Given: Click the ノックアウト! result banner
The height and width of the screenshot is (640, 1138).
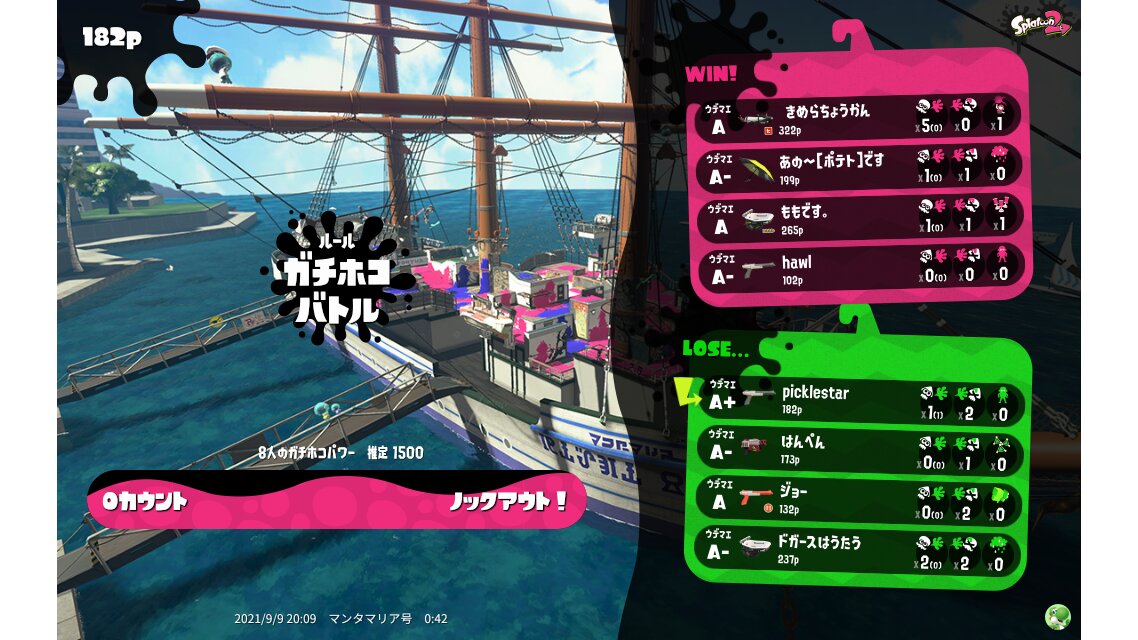Looking at the screenshot, I should pyautogui.click(x=337, y=500).
